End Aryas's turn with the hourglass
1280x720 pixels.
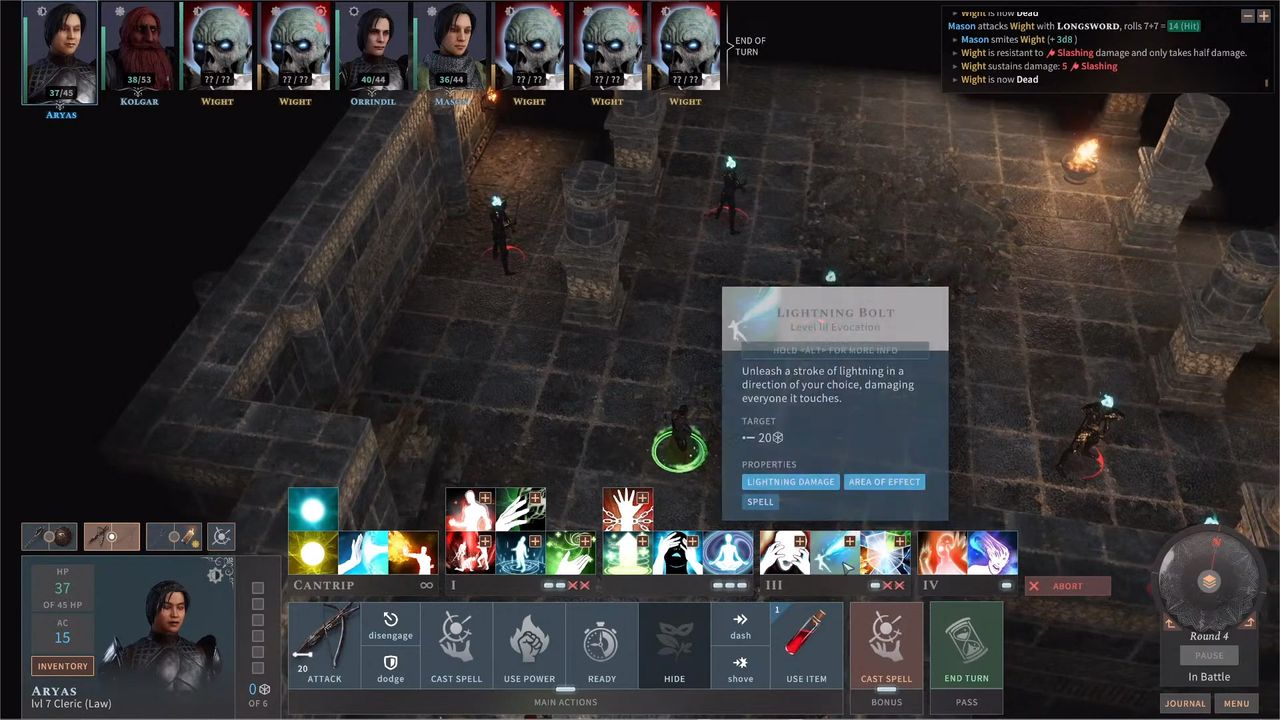[x=966, y=645]
